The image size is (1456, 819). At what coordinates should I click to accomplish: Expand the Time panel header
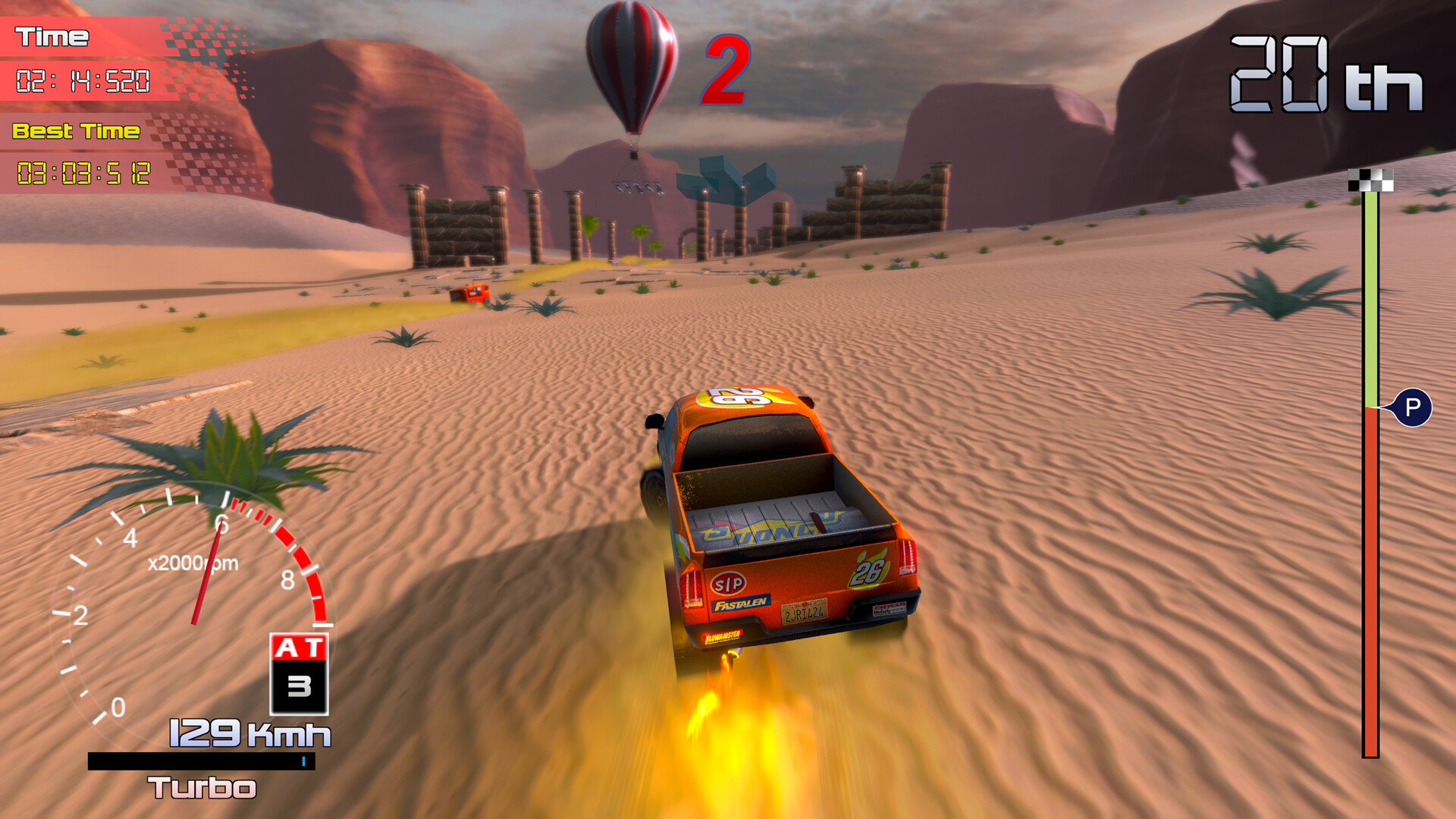pos(55,35)
